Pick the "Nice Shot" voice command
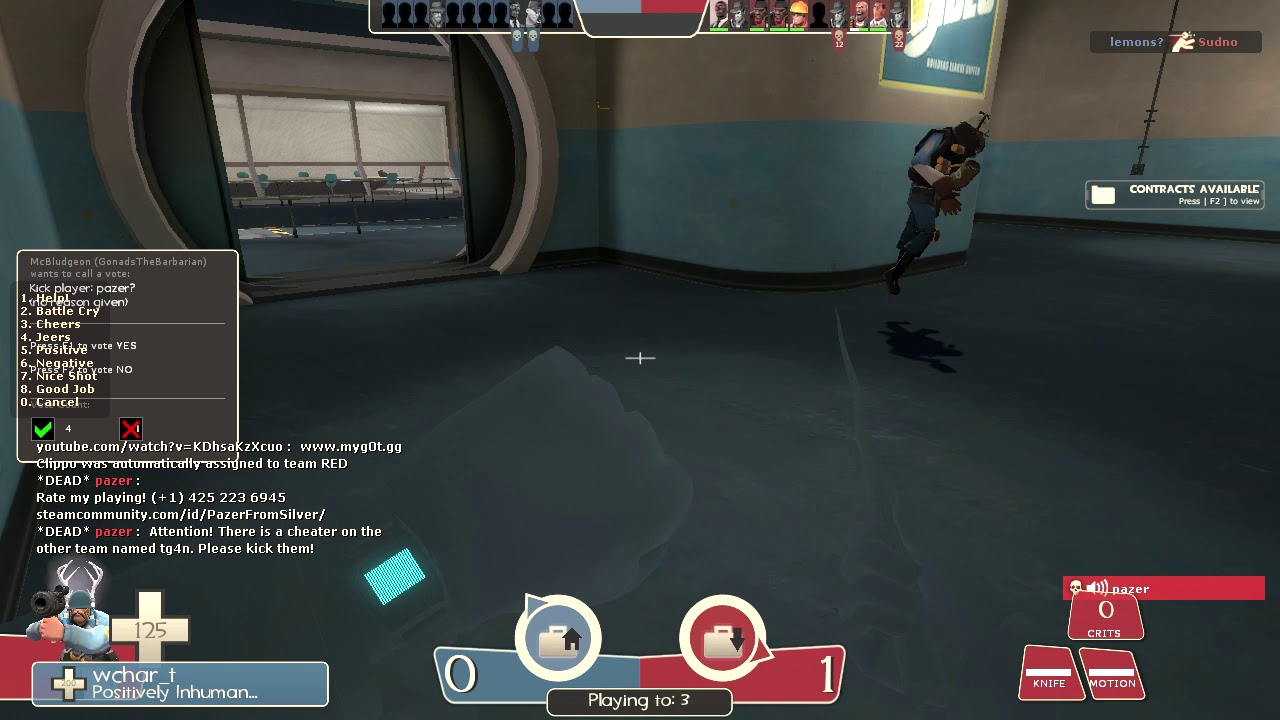This screenshot has width=1280, height=720. coord(66,376)
